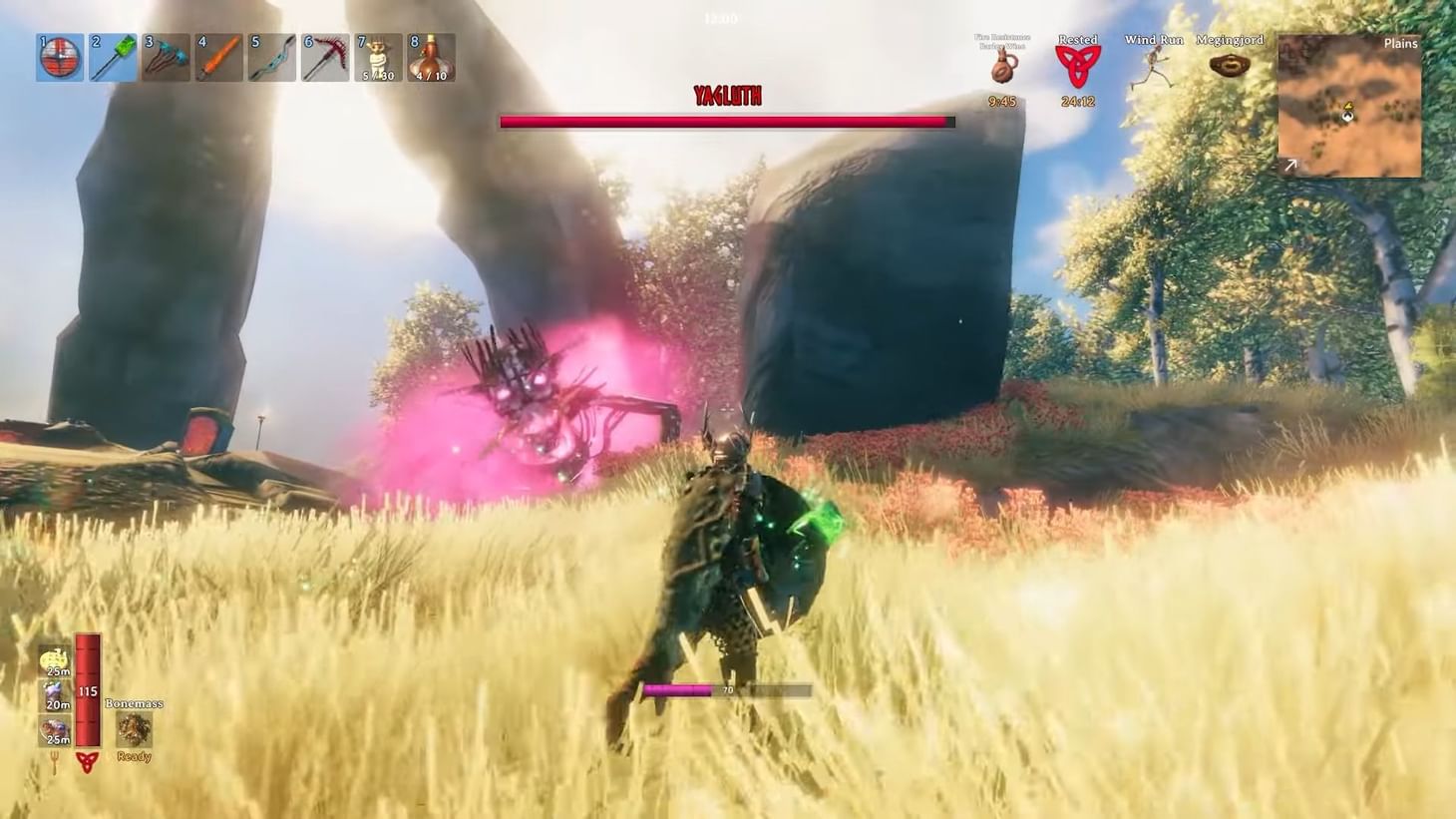Select the frost arrows in slot 3
1456x819 pixels.
165,57
